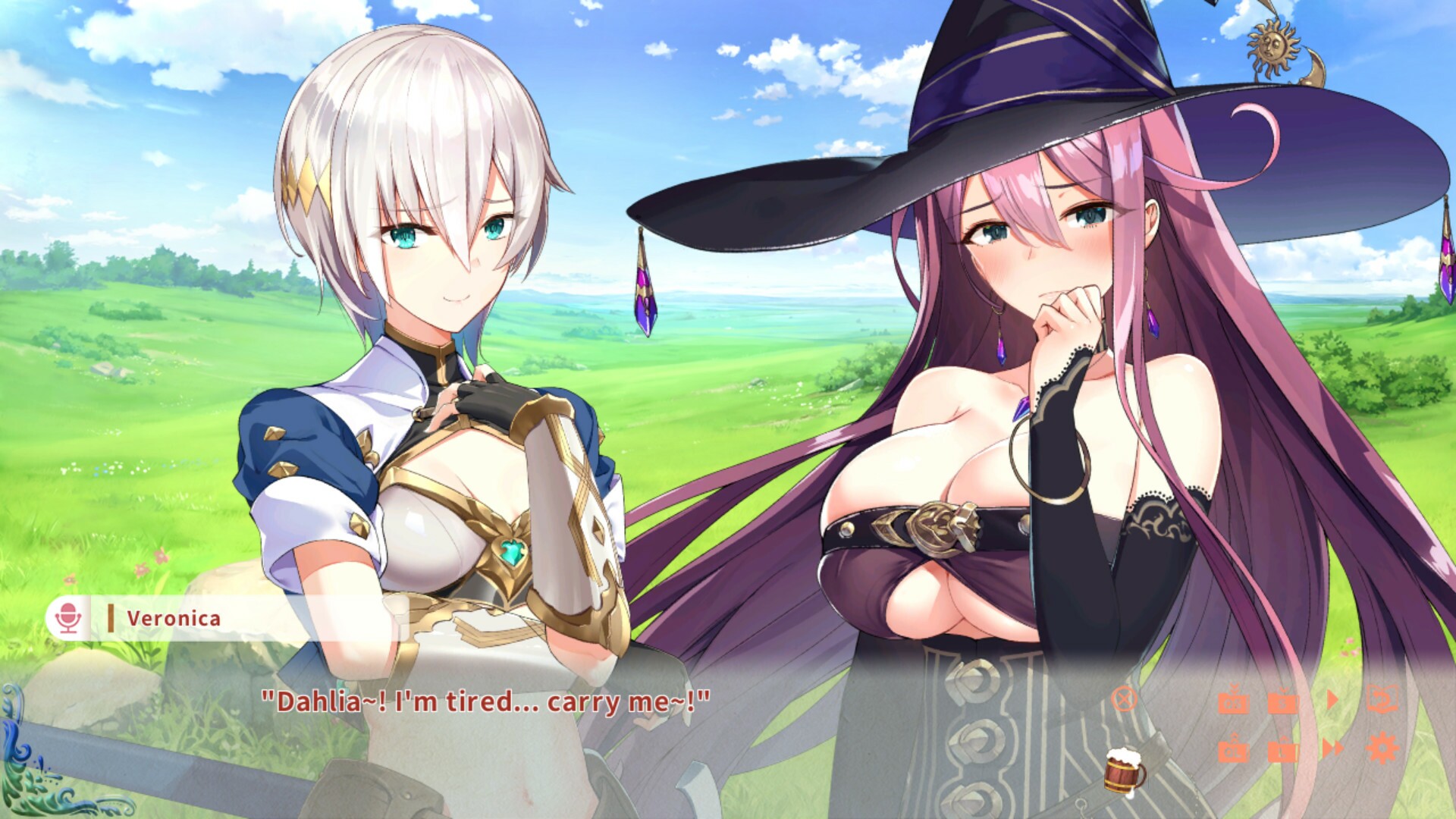The image size is (1456, 819).
Task: Open the load panel with the L folder icon
Action: point(1283,752)
